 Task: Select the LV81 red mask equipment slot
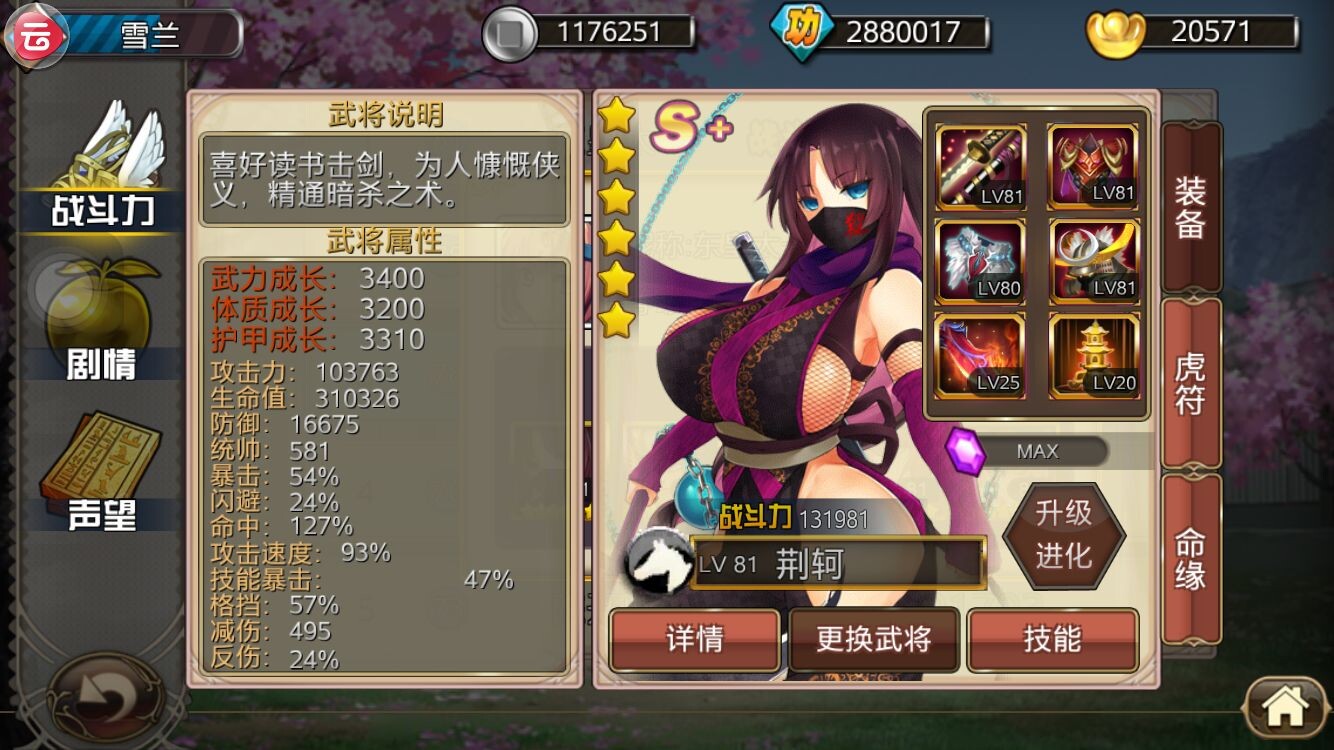click(1093, 167)
